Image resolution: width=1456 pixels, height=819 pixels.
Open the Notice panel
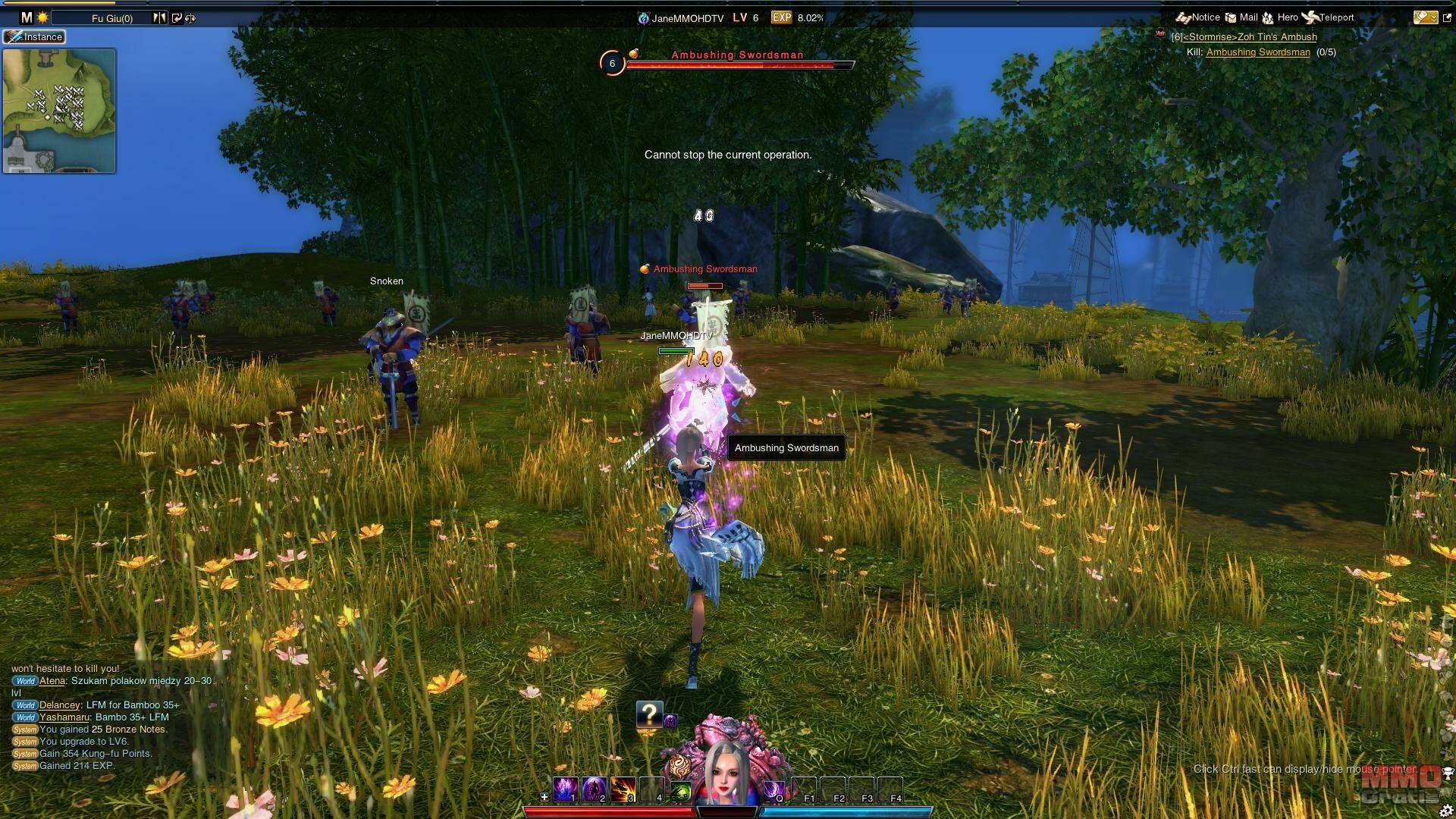pos(1198,17)
